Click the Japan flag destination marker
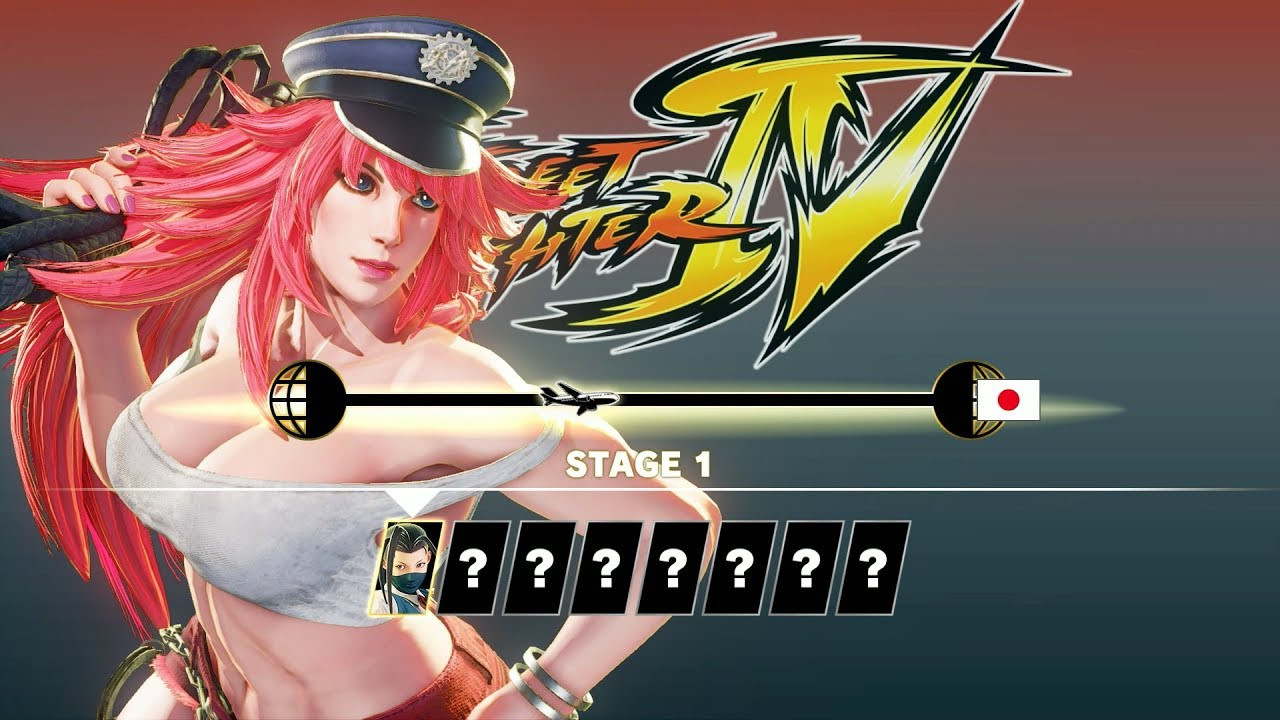Image resolution: width=1280 pixels, height=720 pixels. pyautogui.click(x=1008, y=400)
